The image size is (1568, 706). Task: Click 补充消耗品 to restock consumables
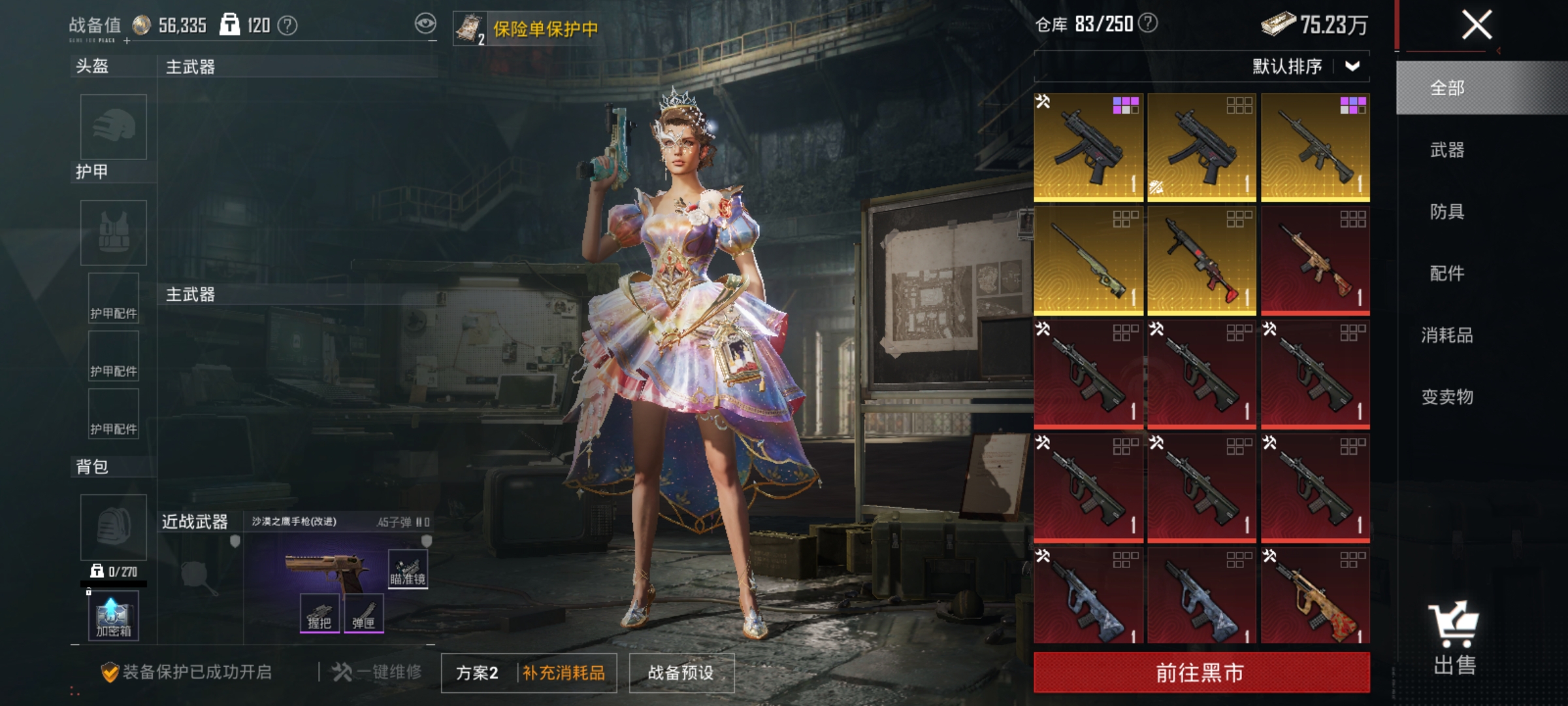tap(564, 673)
